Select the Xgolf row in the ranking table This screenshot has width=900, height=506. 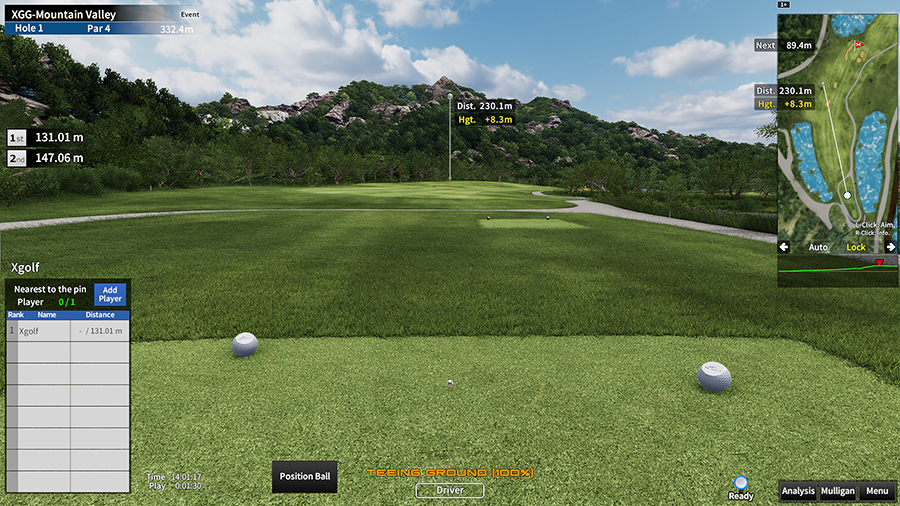click(x=68, y=330)
